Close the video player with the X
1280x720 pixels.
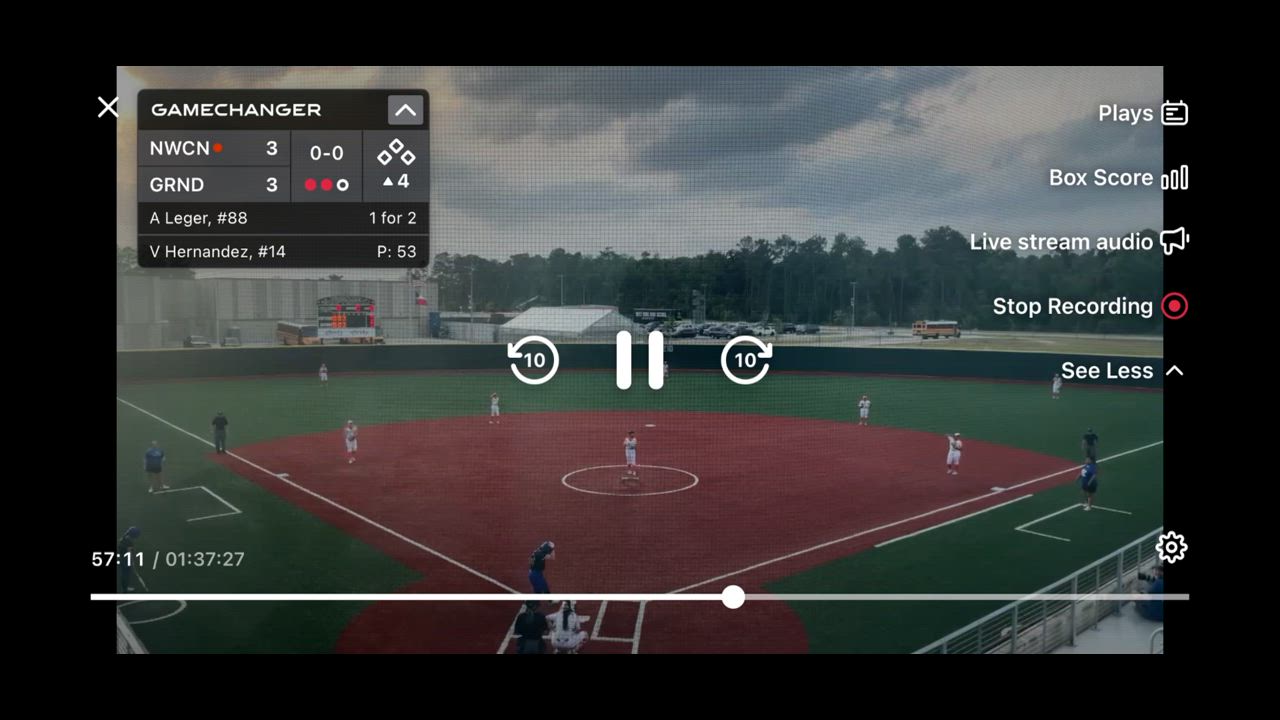(108, 107)
